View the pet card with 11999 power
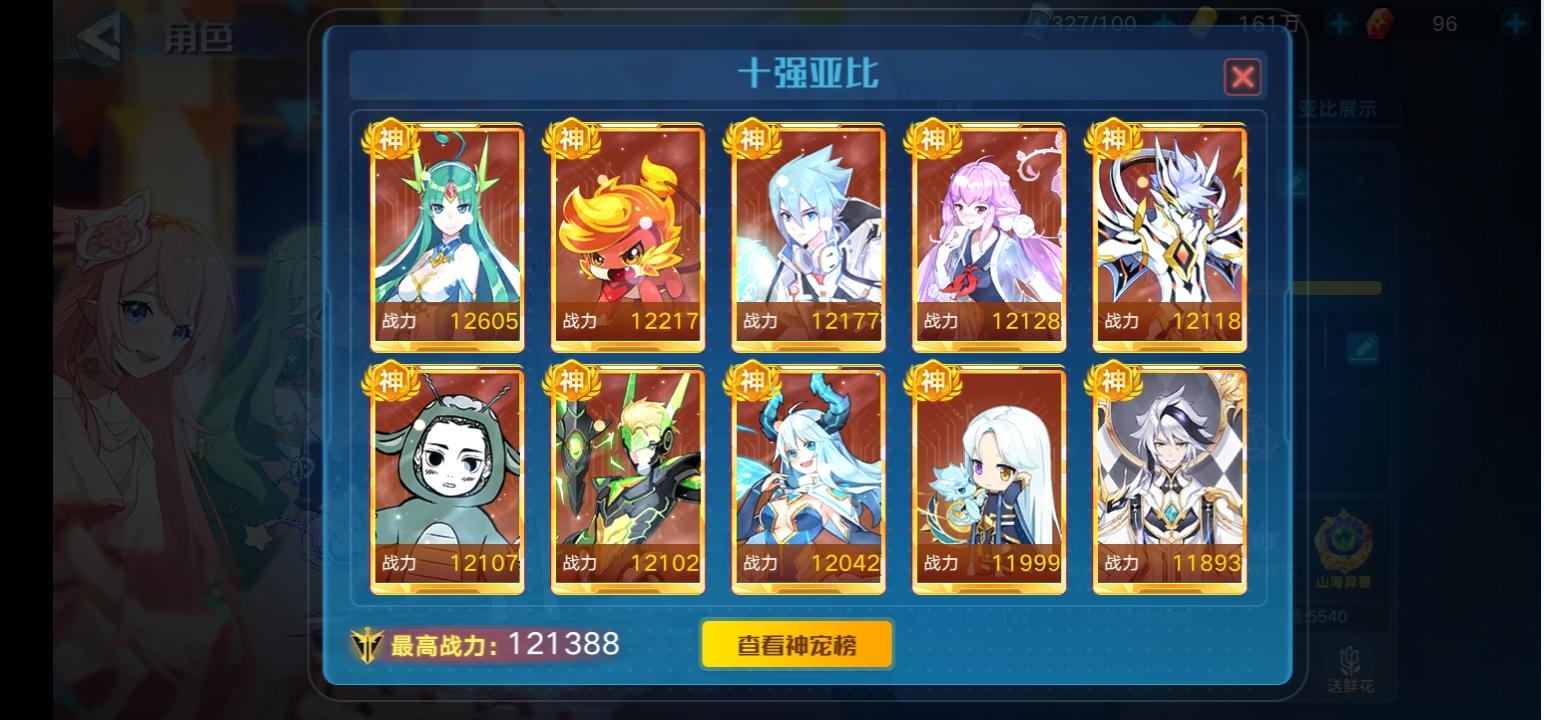The width and height of the screenshot is (1544, 720). coord(988,476)
